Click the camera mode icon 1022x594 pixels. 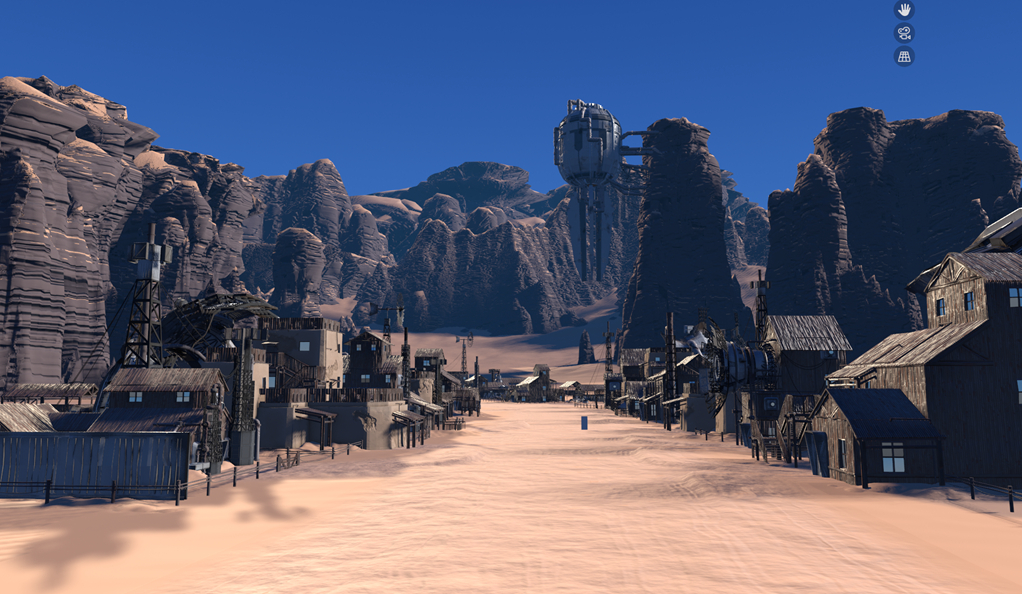[904, 33]
